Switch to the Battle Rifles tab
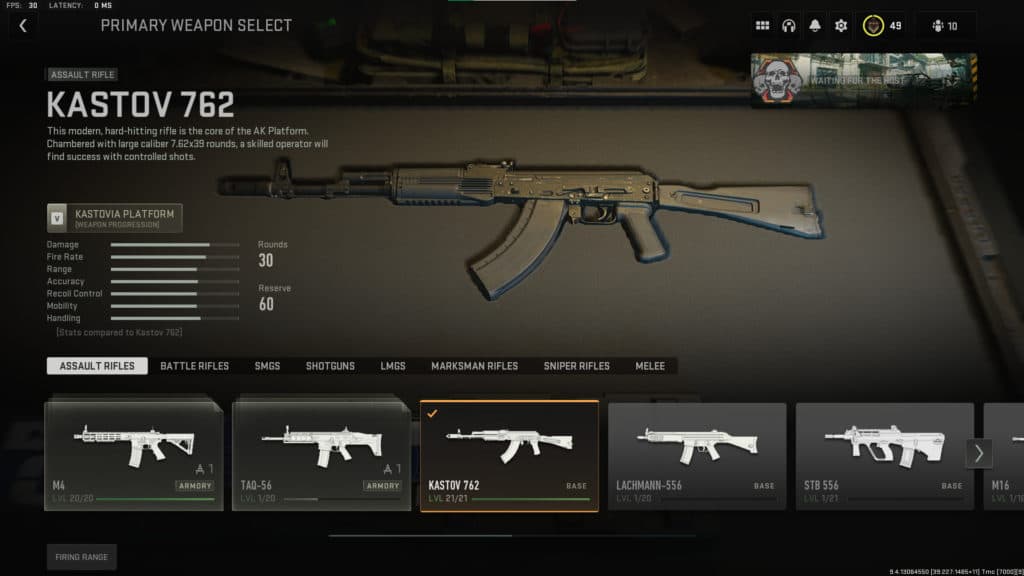Viewport: 1024px width, 576px height. (194, 366)
